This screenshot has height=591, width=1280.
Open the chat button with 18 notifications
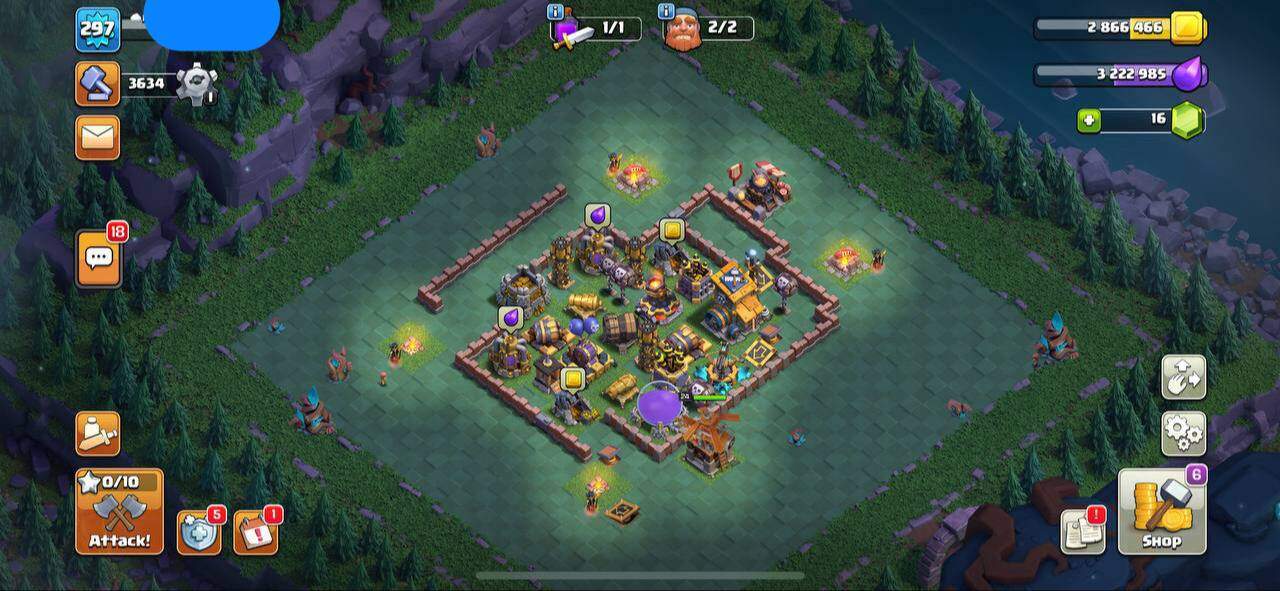click(x=98, y=259)
